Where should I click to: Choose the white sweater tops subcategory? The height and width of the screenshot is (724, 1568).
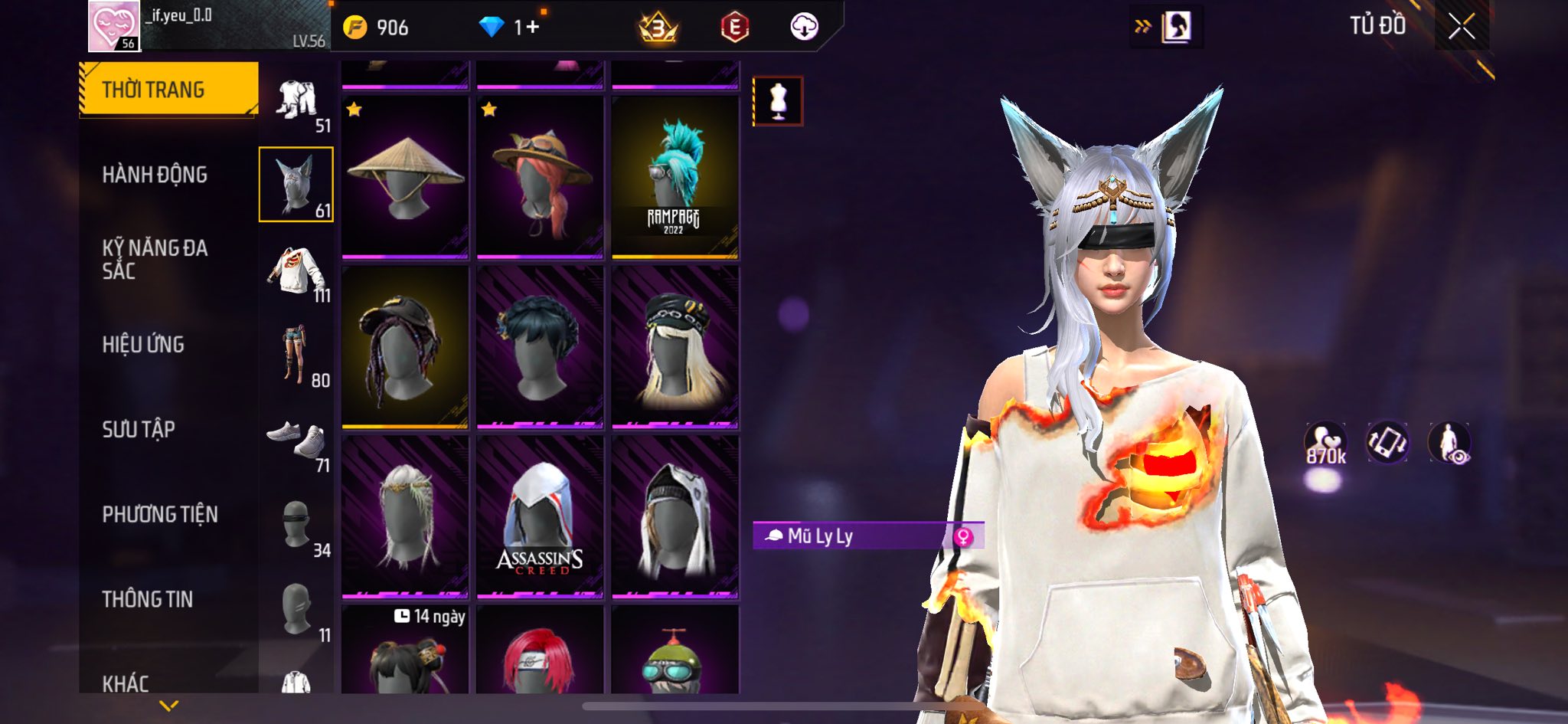[x=297, y=270]
